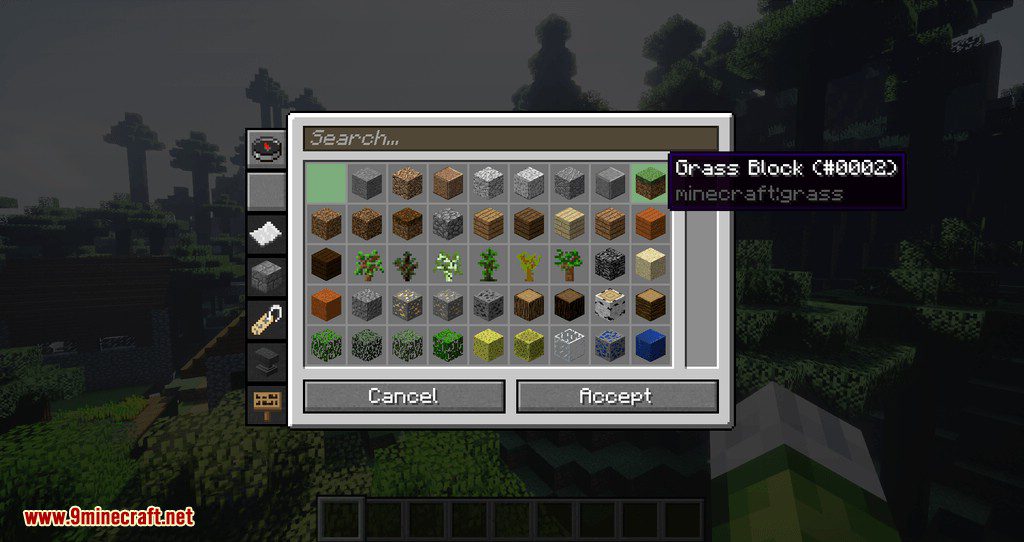Screen dimensions: 1024x542
Task: Pick the bedrock block
Action: tap(611, 265)
